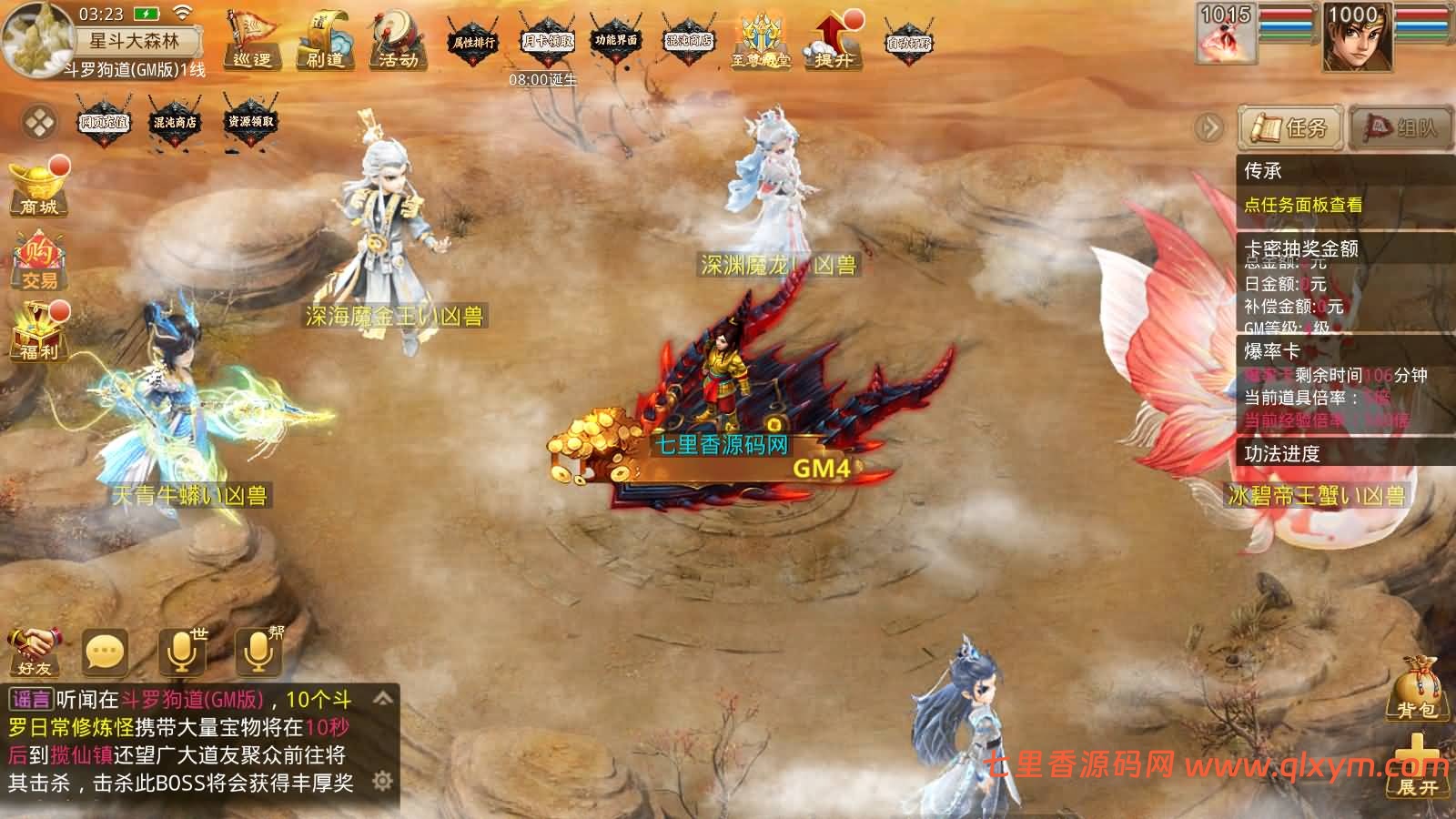Open the 混沌商店 chaos shop icon

tap(691, 41)
